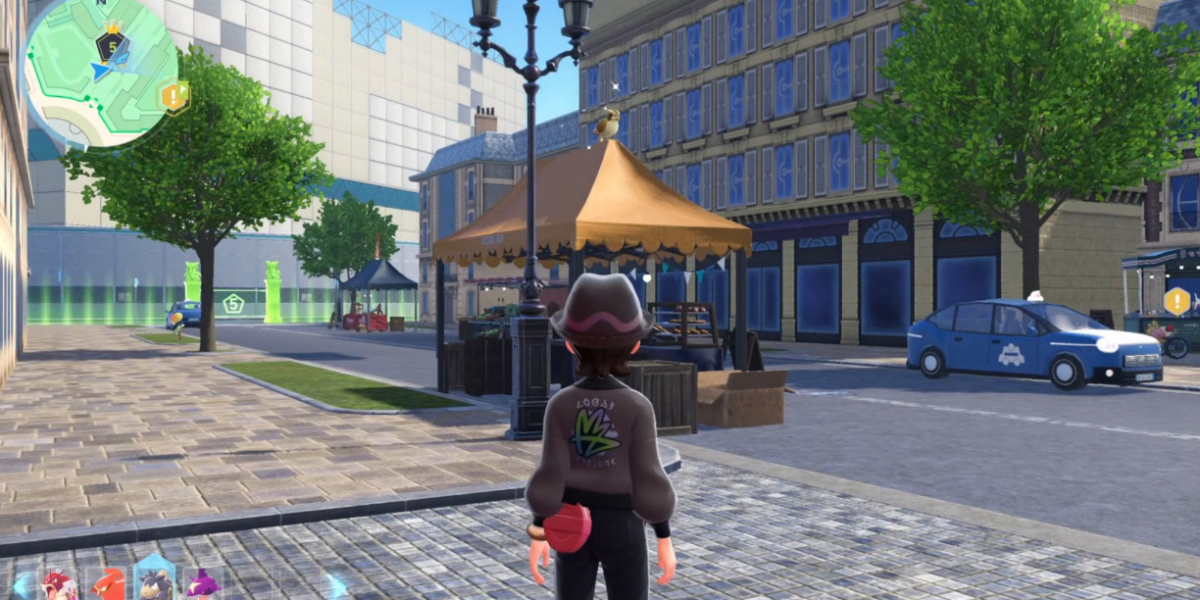Select the highlighted blue party slot
Viewport: 1200px width, 600px height.
tap(155, 582)
